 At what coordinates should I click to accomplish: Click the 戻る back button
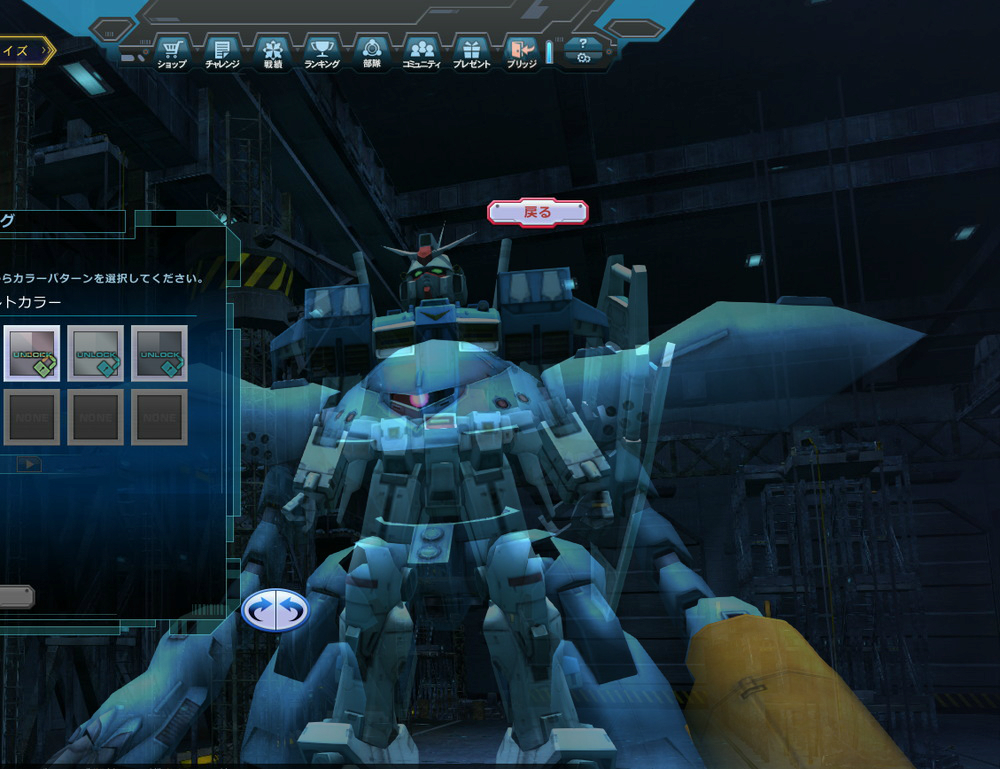click(538, 212)
